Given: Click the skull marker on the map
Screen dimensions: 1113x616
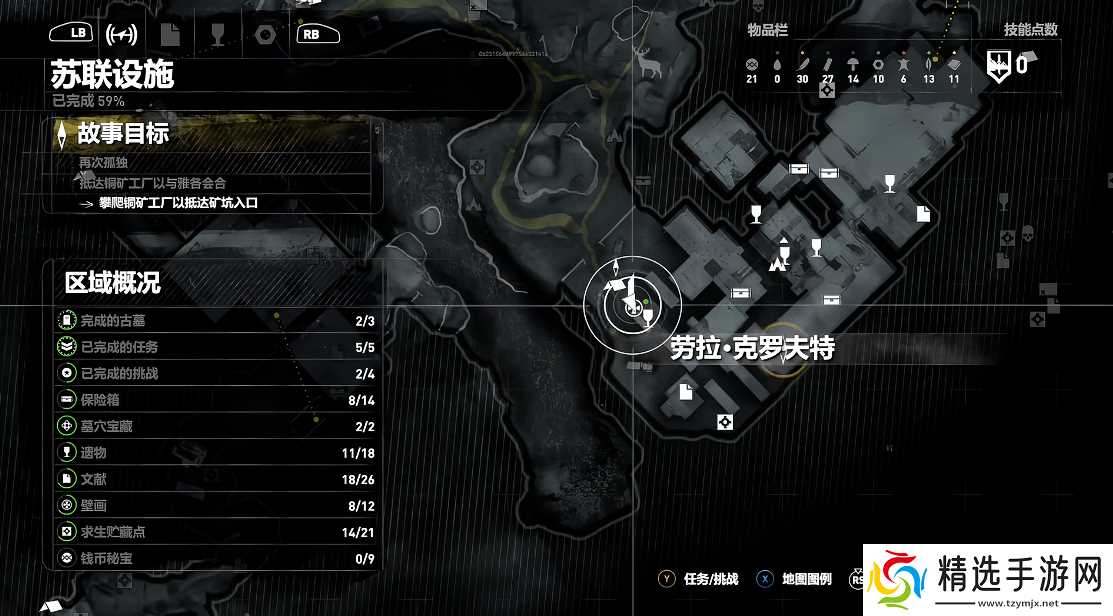Looking at the screenshot, I should pos(1027,236).
